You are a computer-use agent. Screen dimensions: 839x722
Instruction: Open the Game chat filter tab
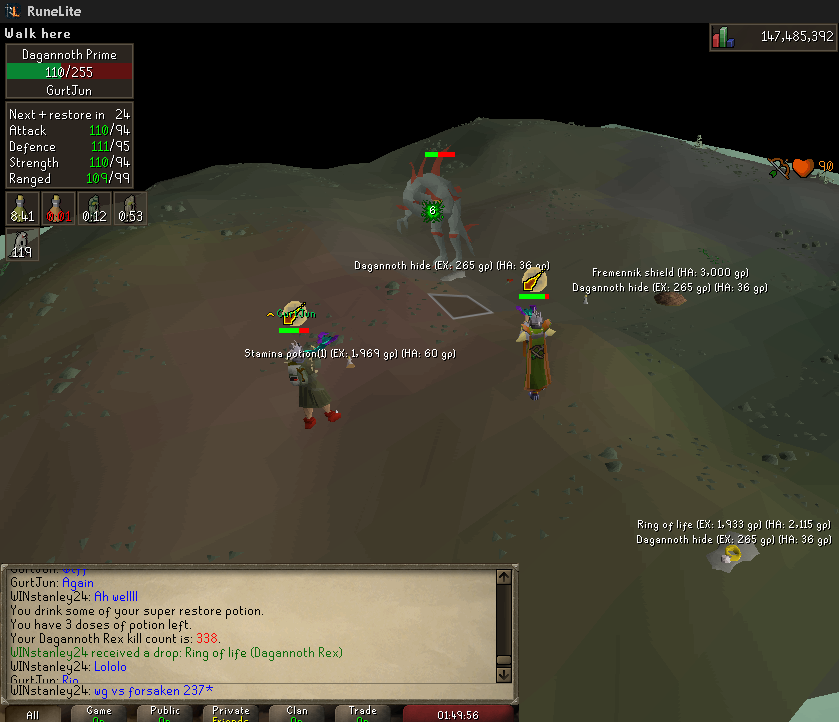(99, 714)
